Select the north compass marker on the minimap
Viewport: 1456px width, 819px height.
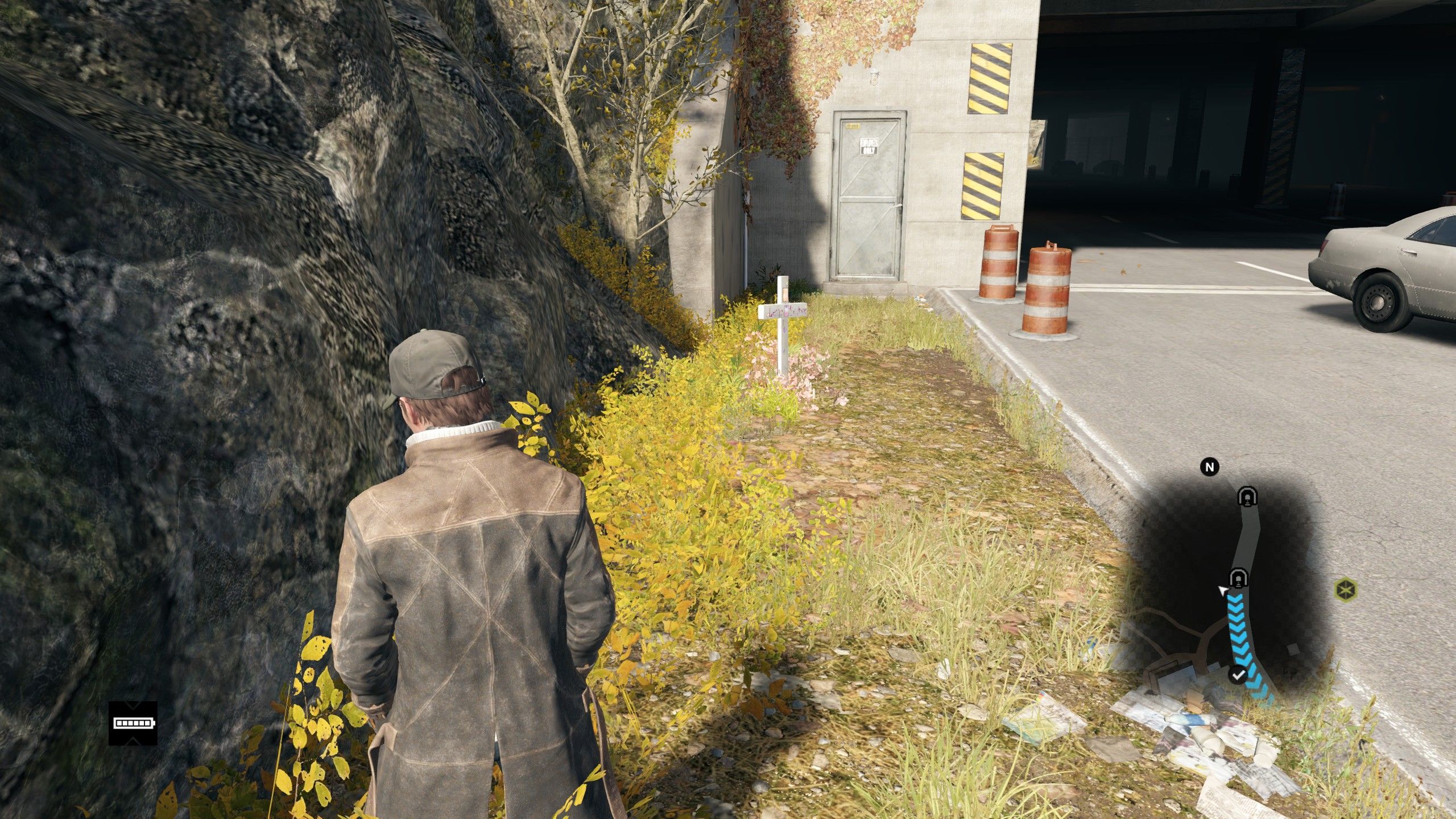point(1210,467)
